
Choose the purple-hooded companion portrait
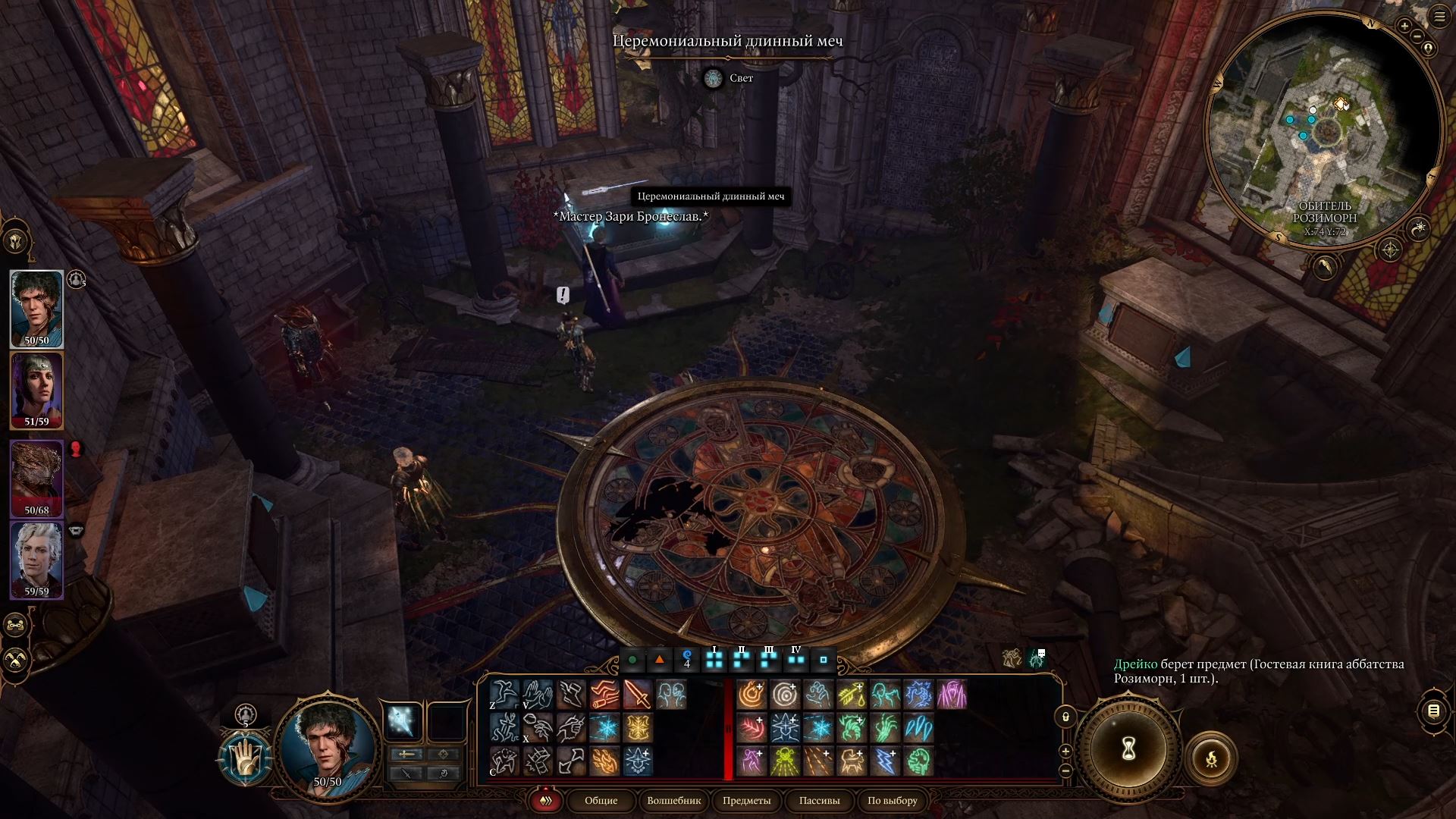[36, 390]
